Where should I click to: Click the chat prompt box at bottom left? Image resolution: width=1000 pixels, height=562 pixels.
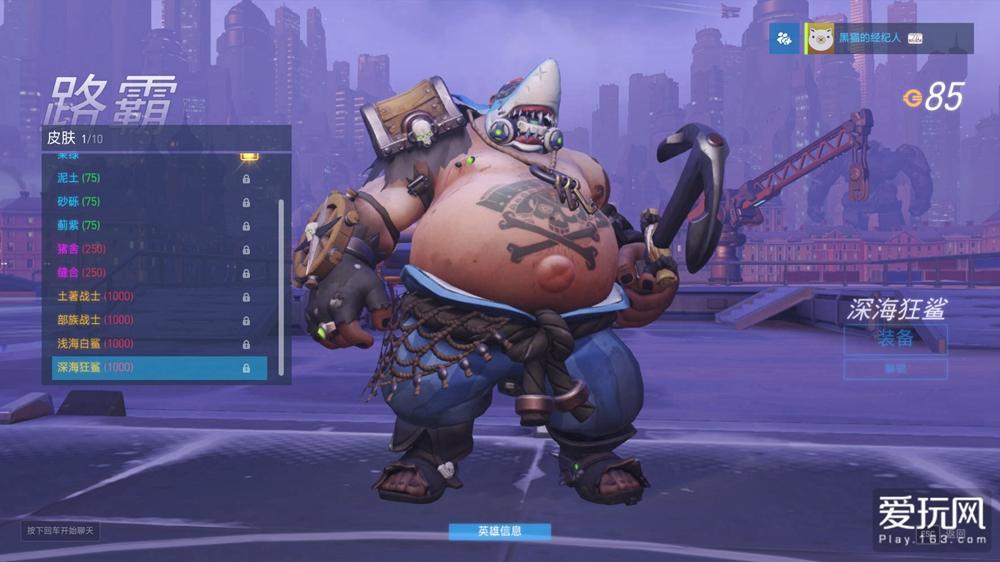pyautogui.click(x=60, y=530)
